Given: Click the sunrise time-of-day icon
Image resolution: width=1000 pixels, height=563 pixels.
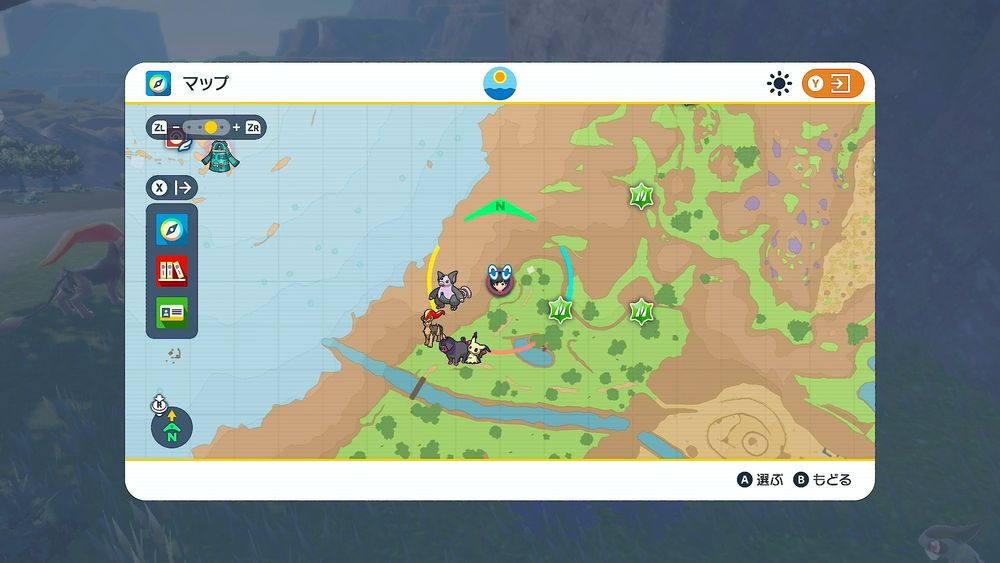Looking at the screenshot, I should click(x=500, y=83).
